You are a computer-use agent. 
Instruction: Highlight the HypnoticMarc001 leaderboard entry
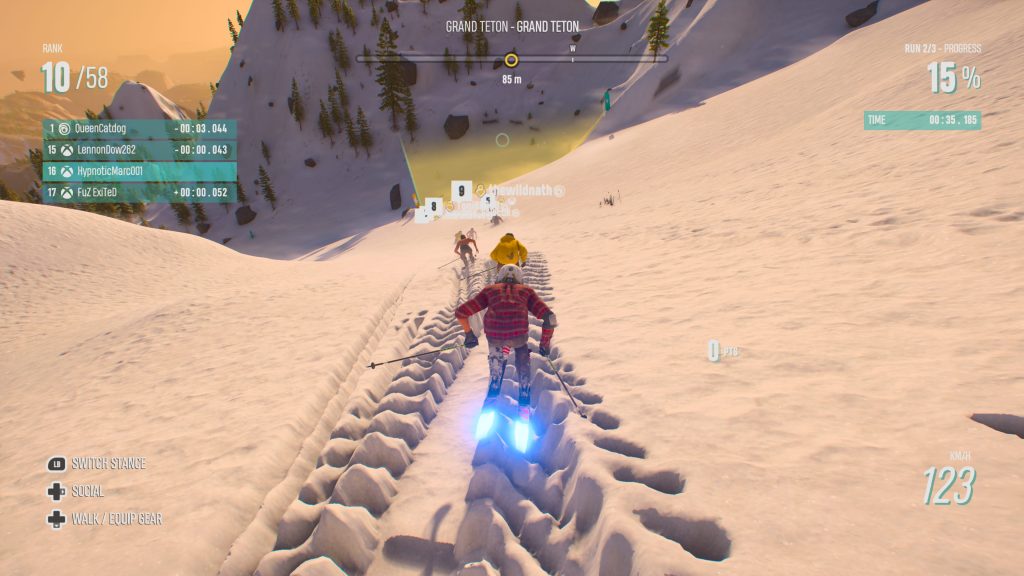[139, 171]
